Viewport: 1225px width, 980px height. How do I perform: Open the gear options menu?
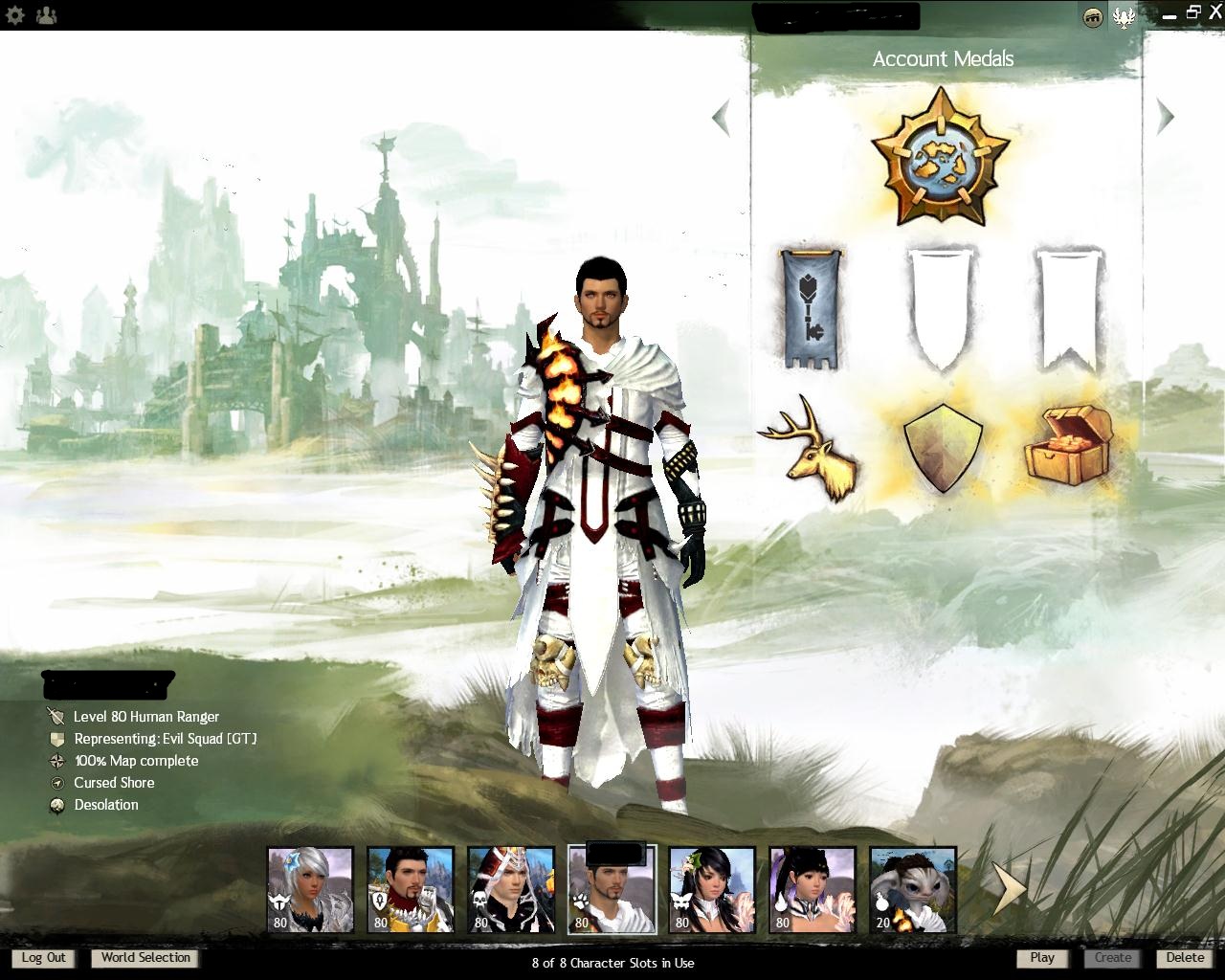pos(14,15)
